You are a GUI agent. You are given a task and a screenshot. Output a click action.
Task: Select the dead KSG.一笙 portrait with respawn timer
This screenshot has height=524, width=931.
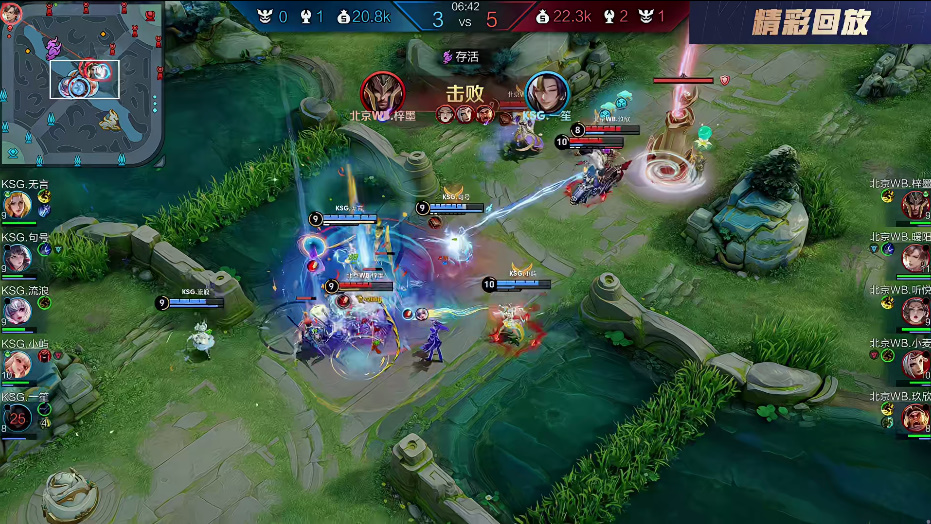click(x=17, y=418)
